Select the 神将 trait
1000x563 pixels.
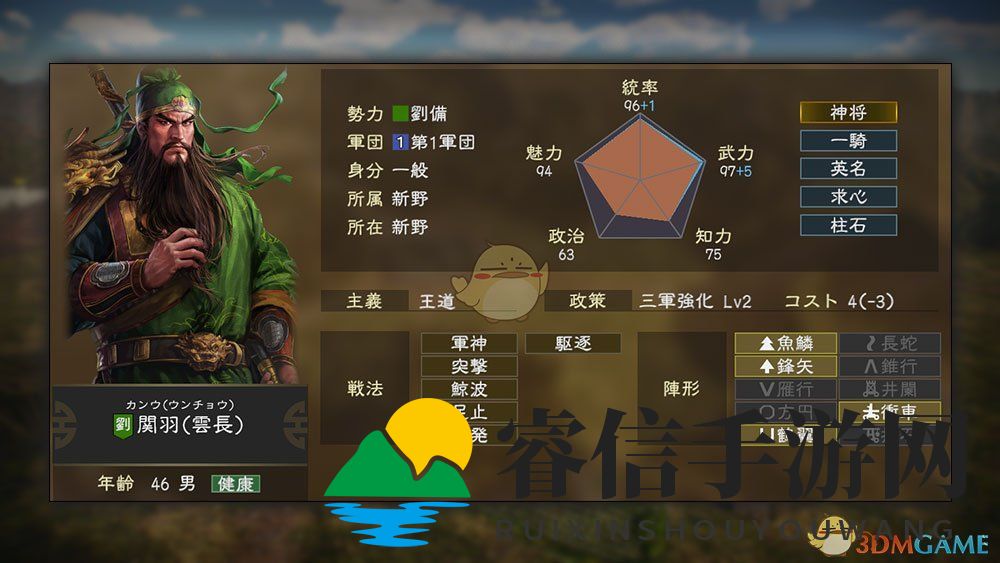click(848, 113)
